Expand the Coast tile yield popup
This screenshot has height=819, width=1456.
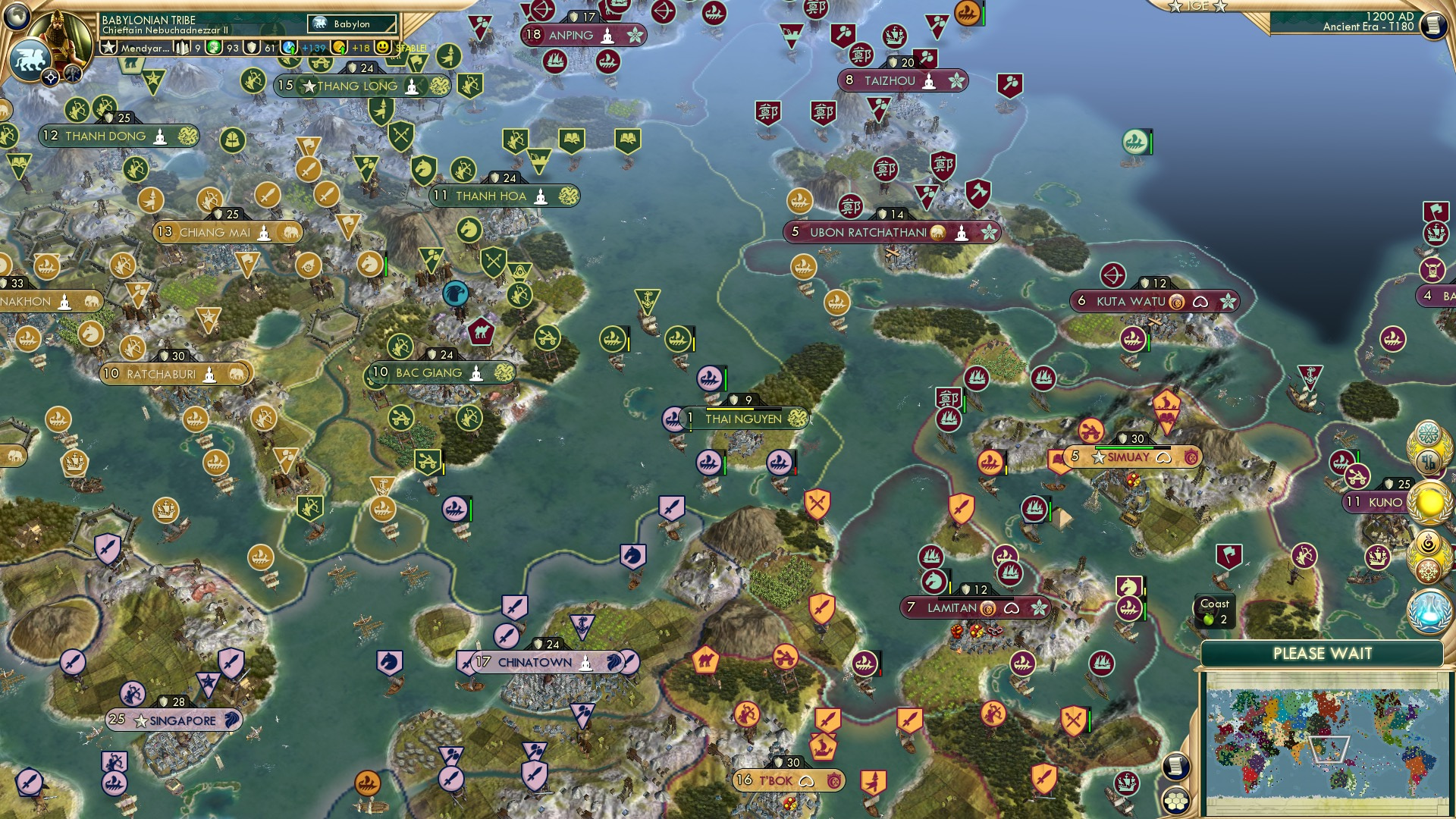(x=1213, y=610)
